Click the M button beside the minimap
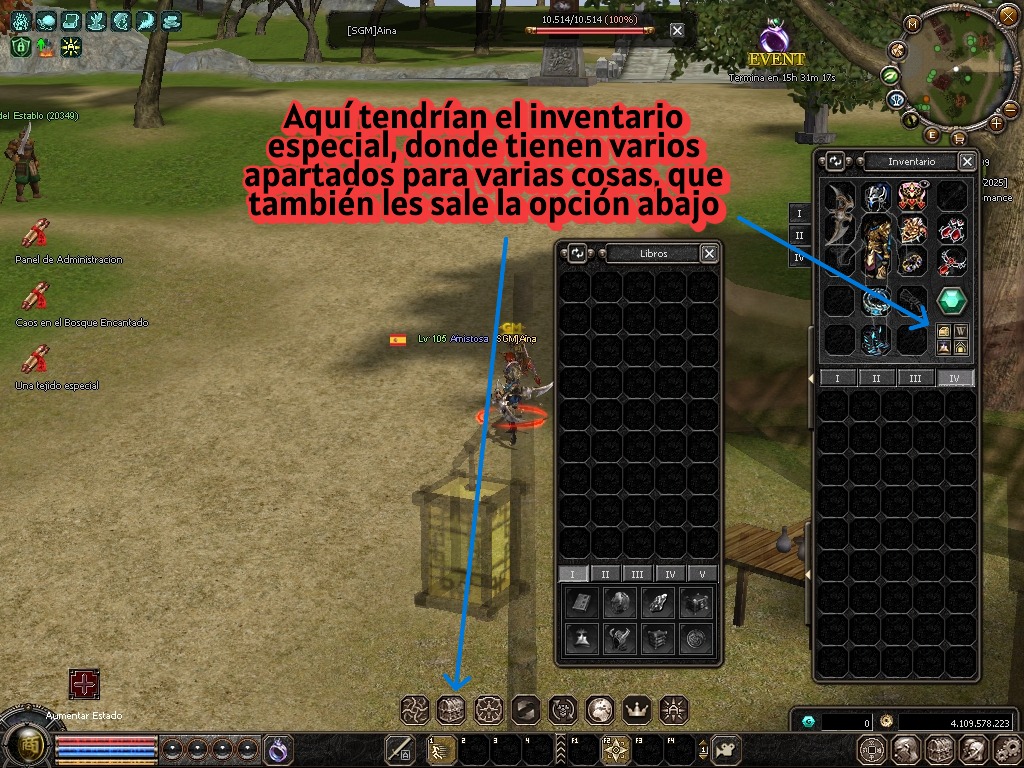 coord(912,24)
